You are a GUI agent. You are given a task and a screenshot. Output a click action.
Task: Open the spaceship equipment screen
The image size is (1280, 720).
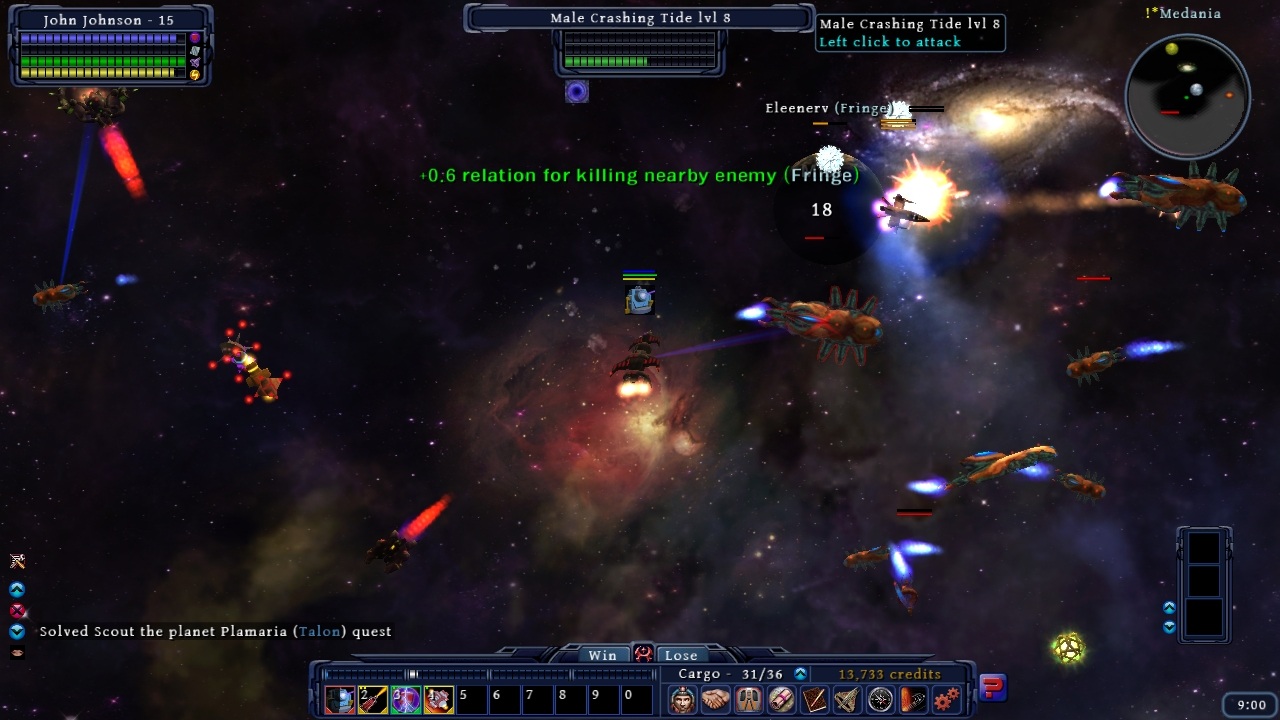pyautogui.click(x=847, y=699)
